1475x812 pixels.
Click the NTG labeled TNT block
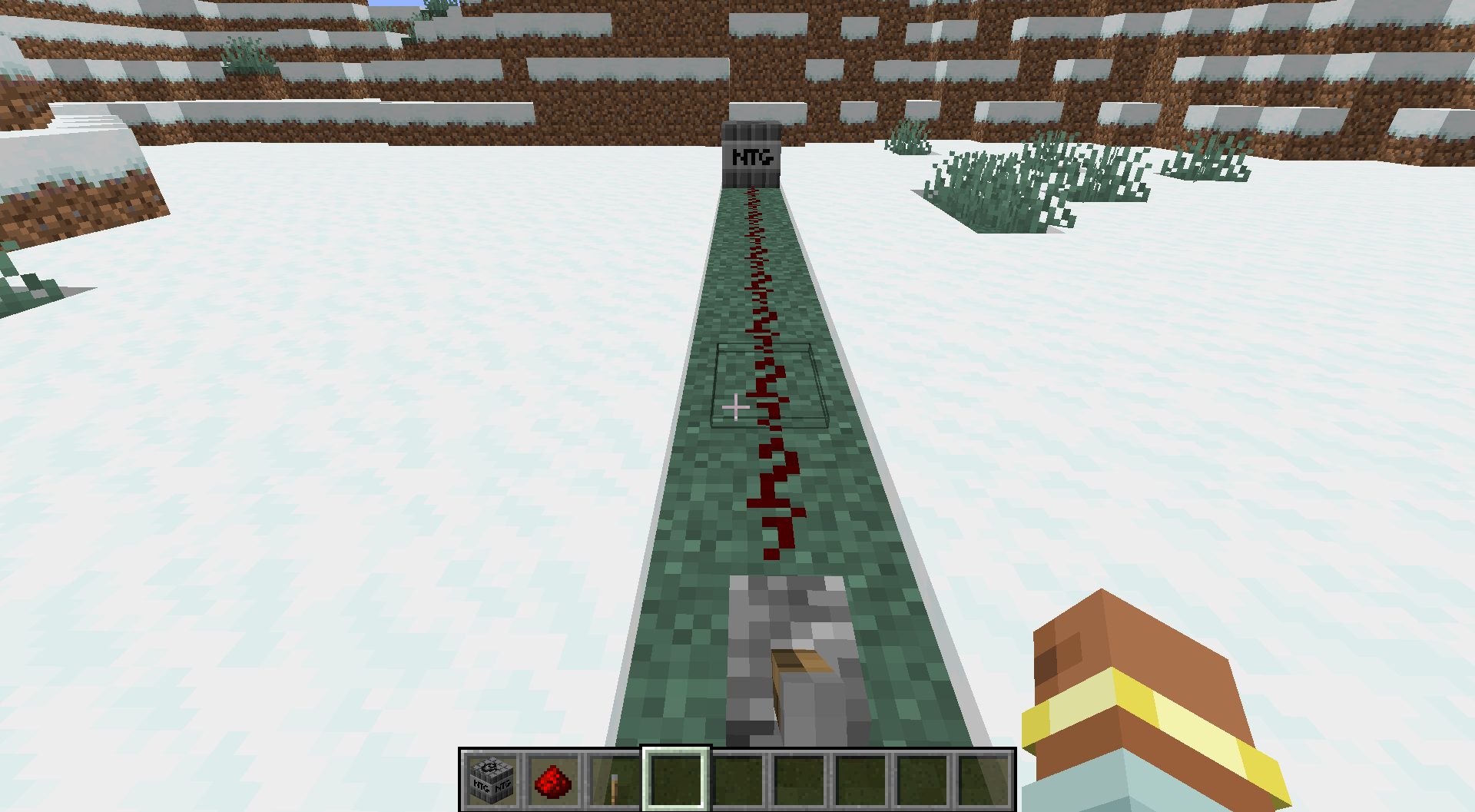coord(751,154)
